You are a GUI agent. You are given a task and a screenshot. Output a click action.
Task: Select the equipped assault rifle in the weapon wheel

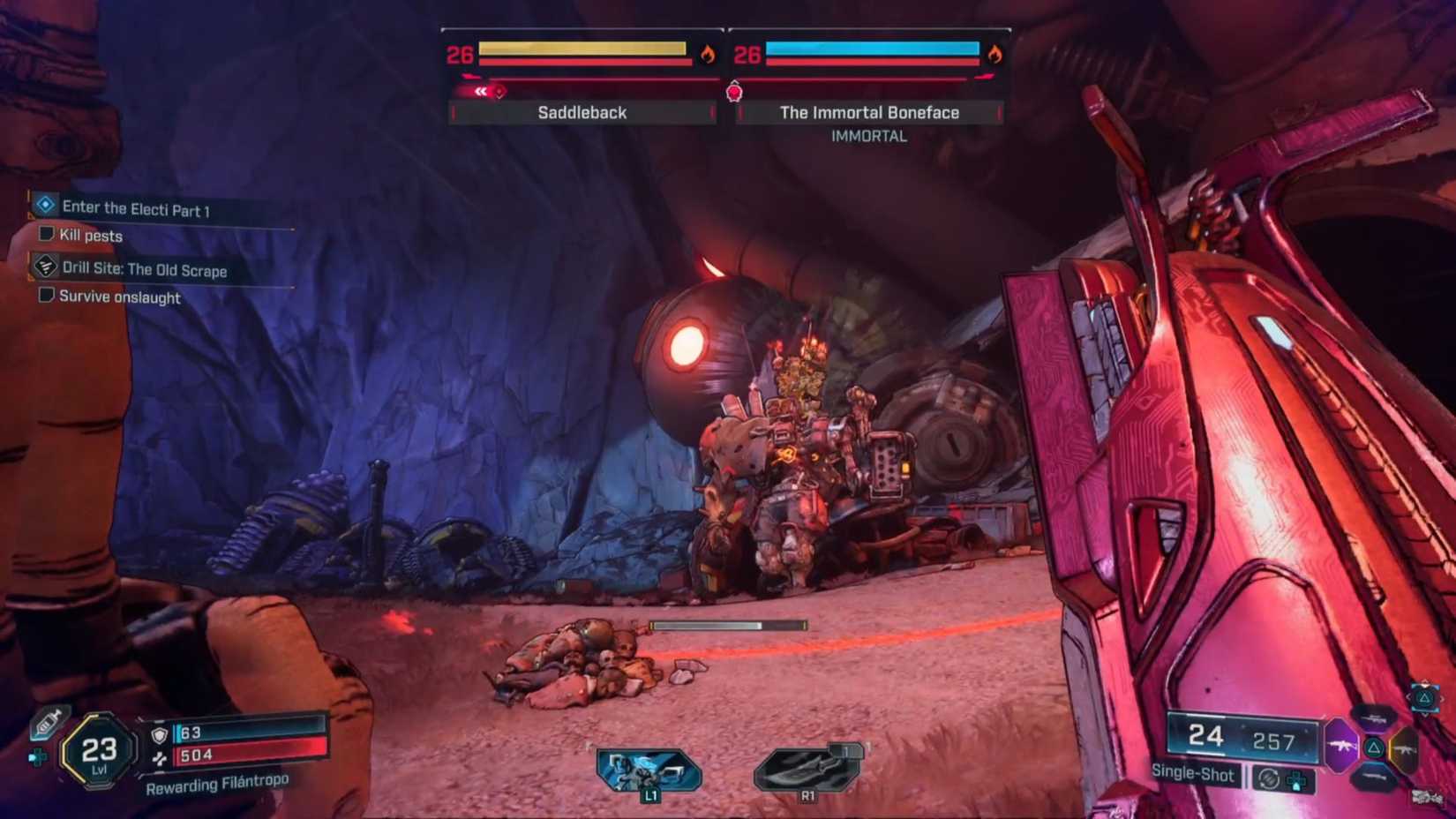click(1342, 746)
